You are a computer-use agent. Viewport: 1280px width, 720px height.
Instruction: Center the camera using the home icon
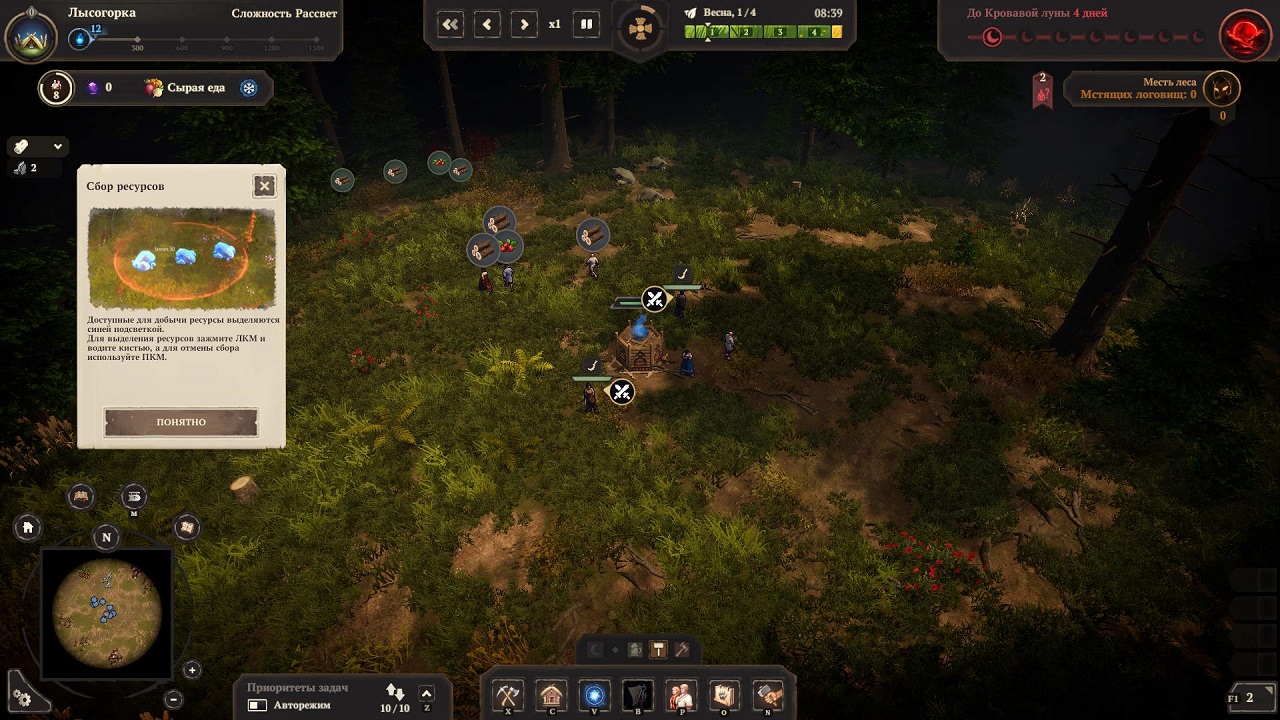click(28, 527)
